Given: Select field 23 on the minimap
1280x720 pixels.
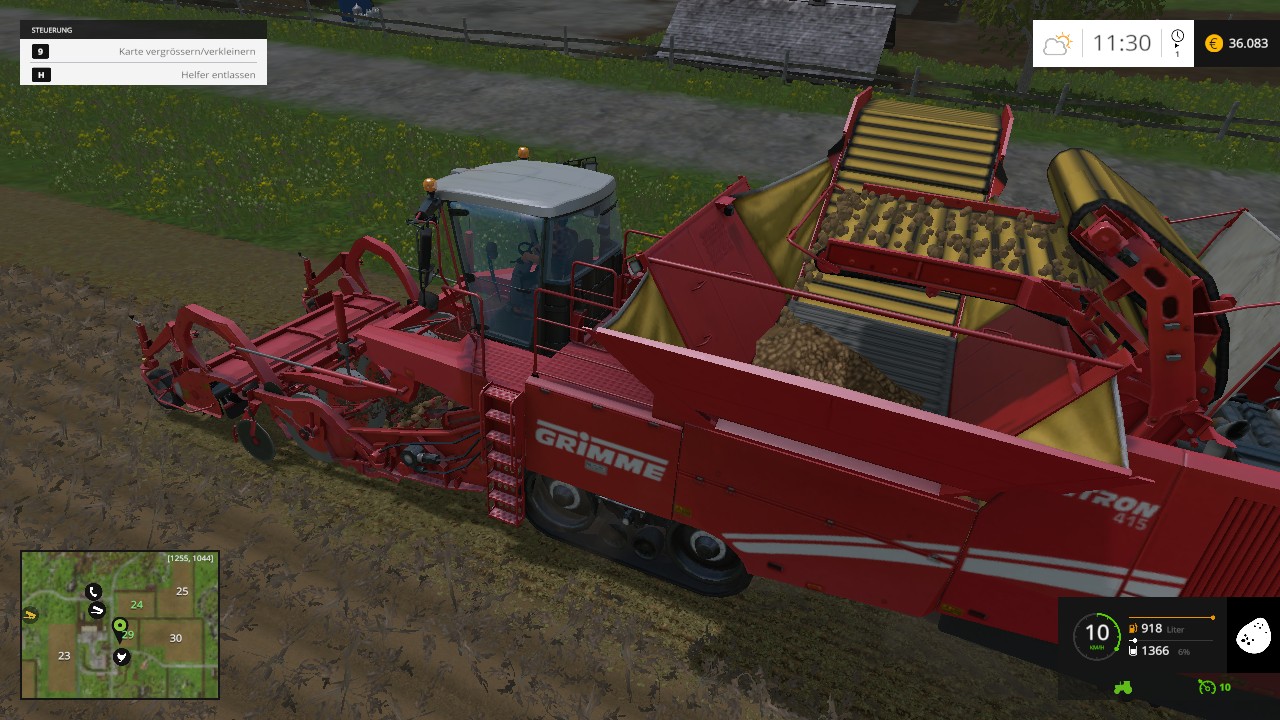Looking at the screenshot, I should [x=64, y=655].
